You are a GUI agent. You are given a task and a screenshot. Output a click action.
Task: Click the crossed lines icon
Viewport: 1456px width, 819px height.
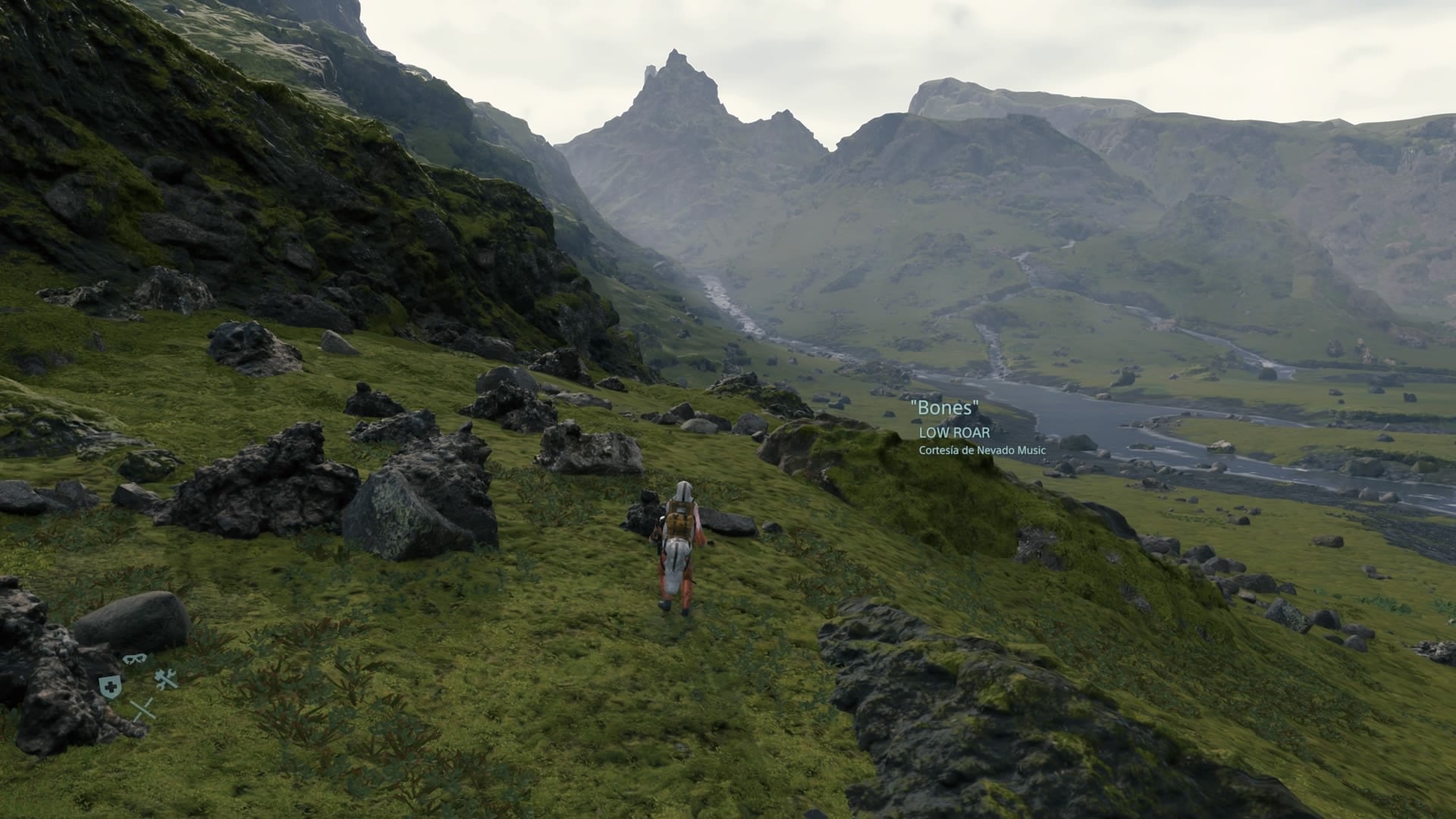(x=143, y=710)
